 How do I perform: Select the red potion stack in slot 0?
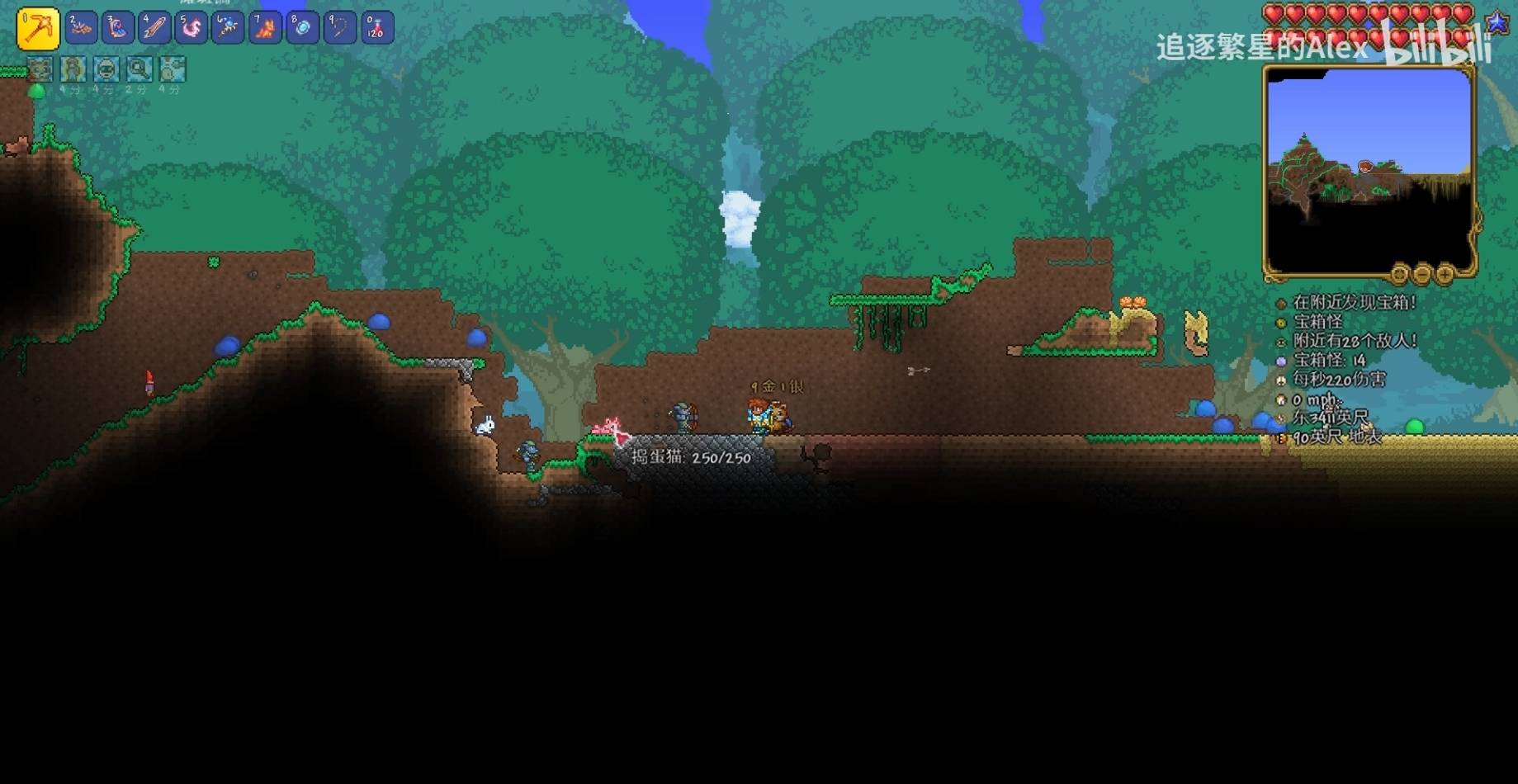(x=376, y=28)
